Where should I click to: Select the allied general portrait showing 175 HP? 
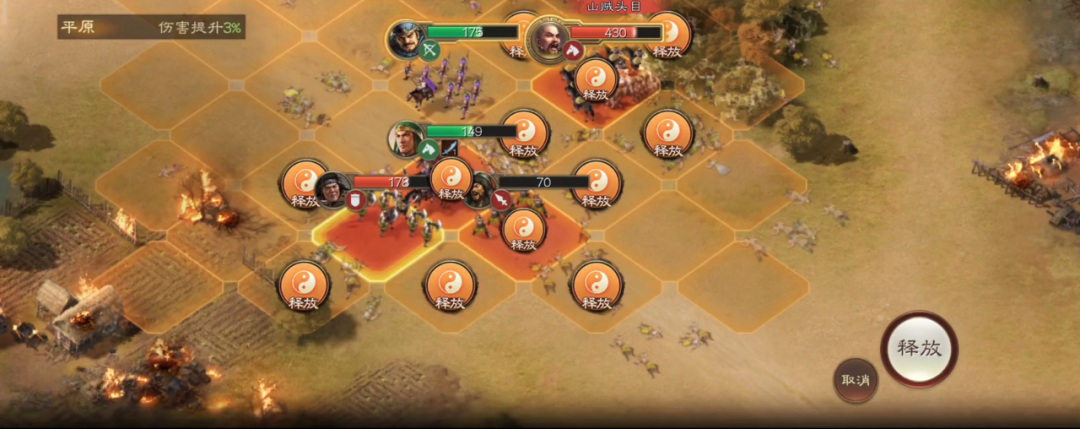coord(408,38)
